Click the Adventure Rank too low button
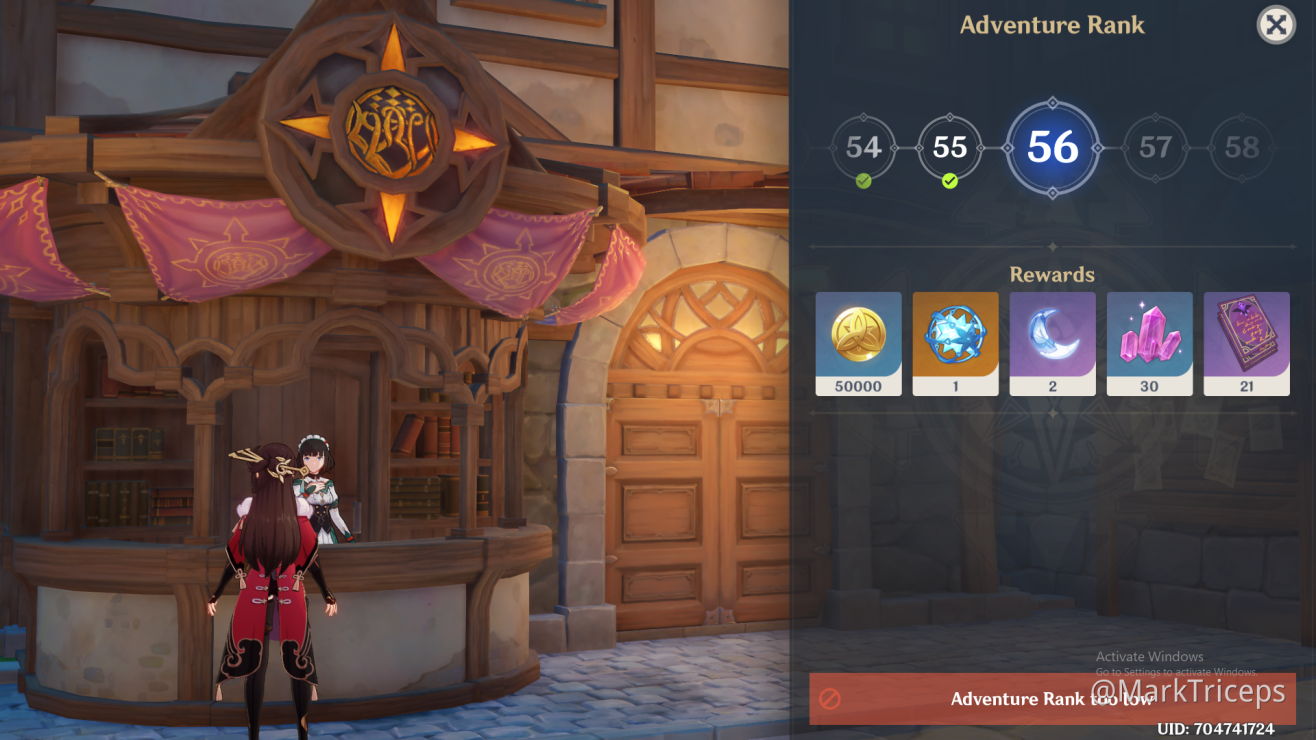 1052,699
